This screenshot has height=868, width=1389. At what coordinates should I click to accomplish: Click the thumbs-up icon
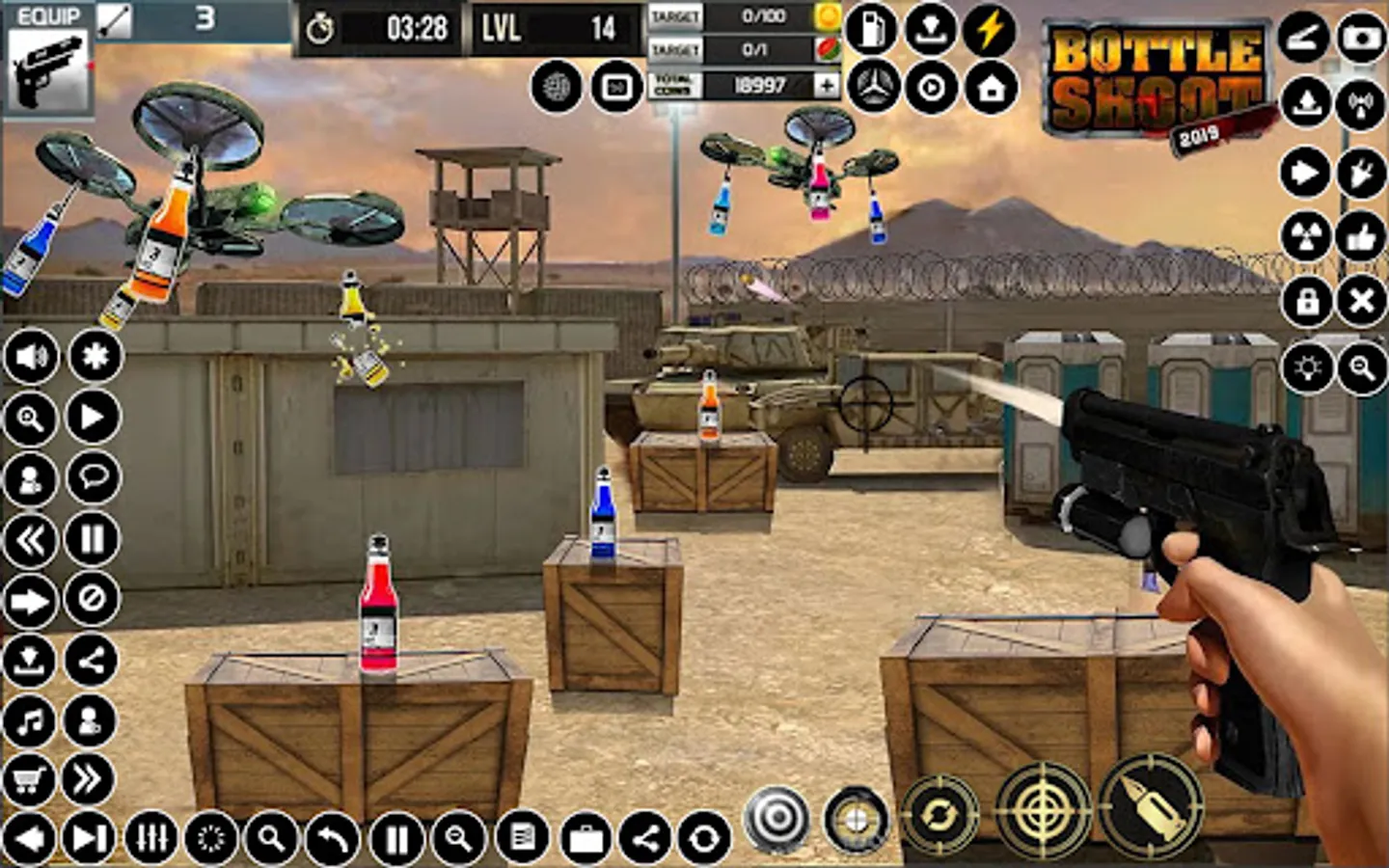(1361, 236)
